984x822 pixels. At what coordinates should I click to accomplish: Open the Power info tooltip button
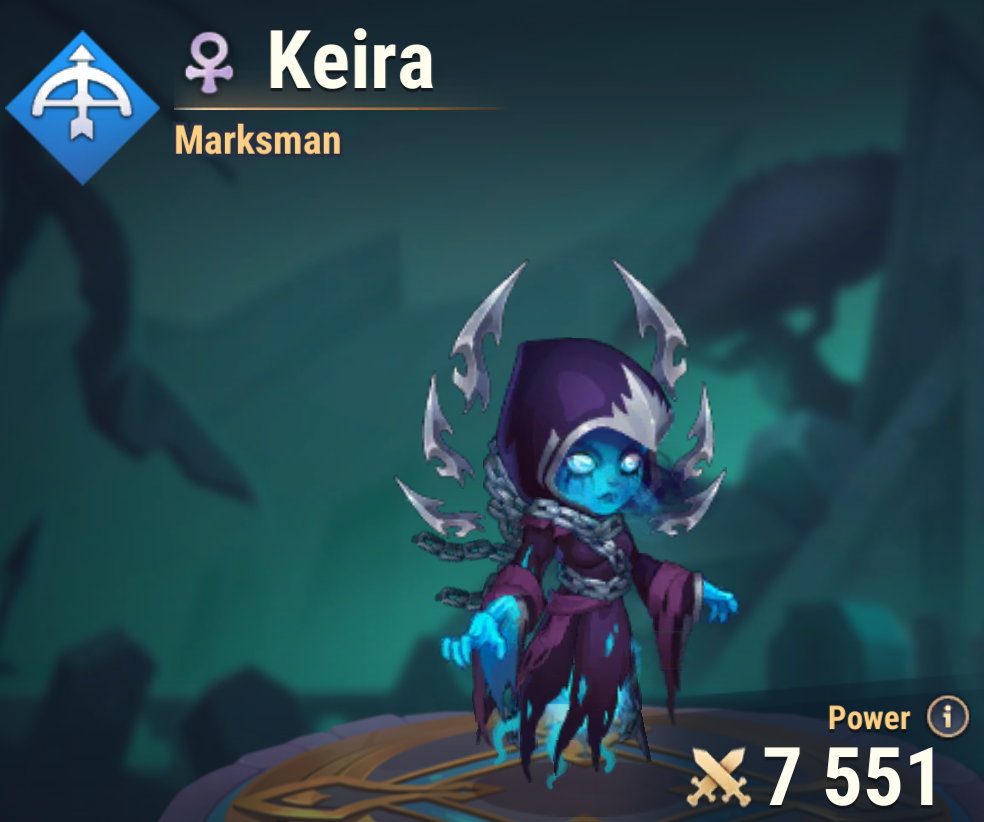click(947, 716)
